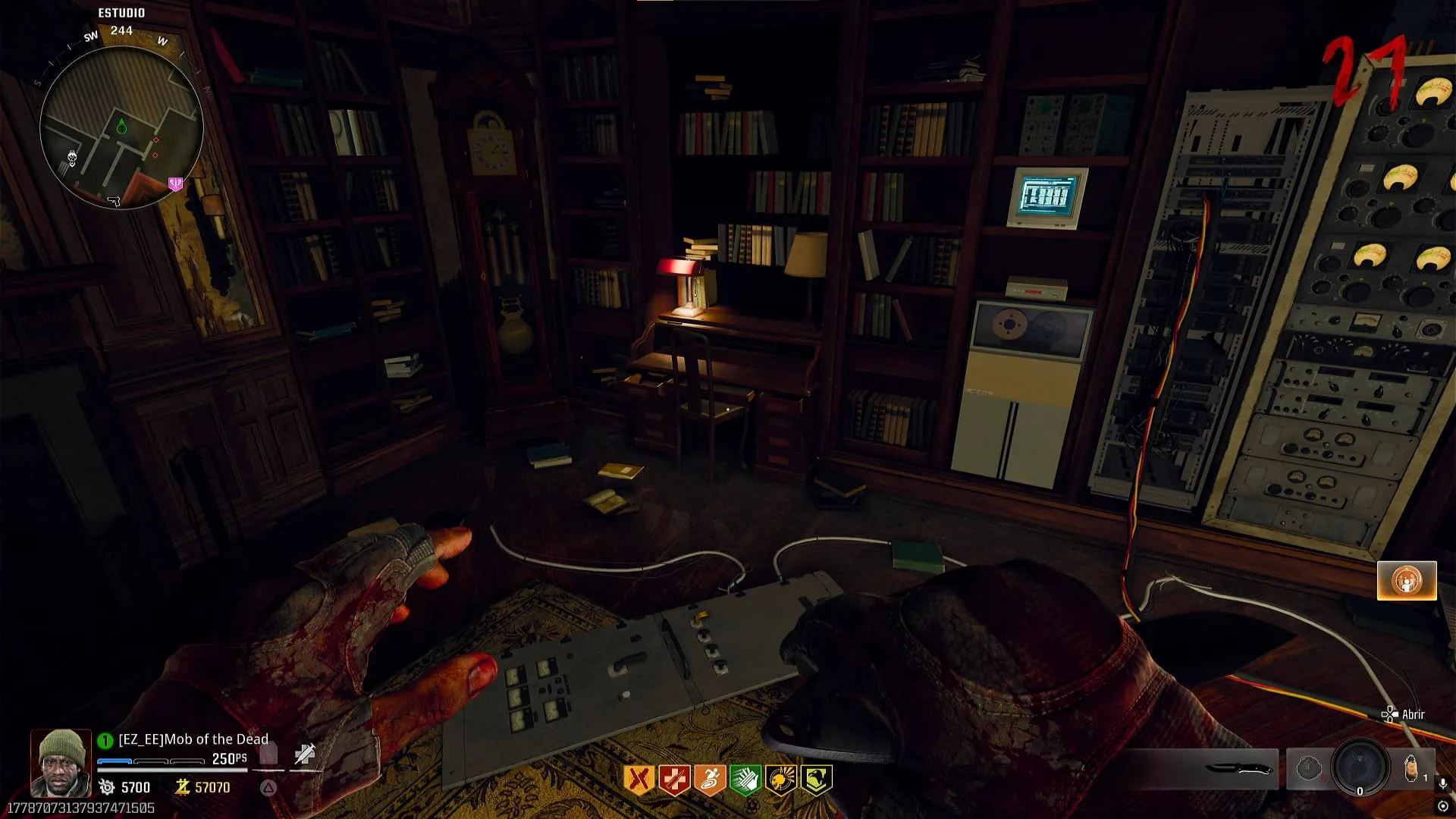Select the green fast hands perk icon
1456x819 pixels.
[x=745, y=780]
